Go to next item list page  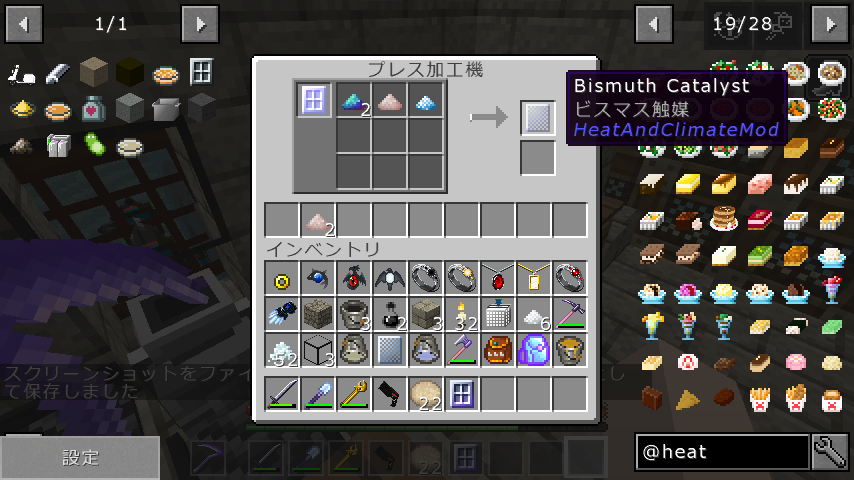point(830,23)
